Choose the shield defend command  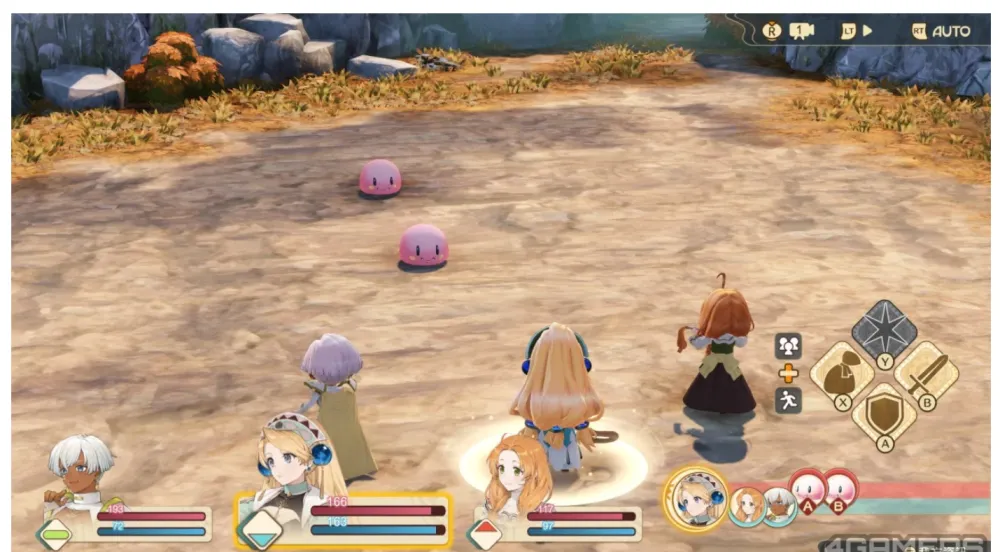pyautogui.click(x=884, y=414)
